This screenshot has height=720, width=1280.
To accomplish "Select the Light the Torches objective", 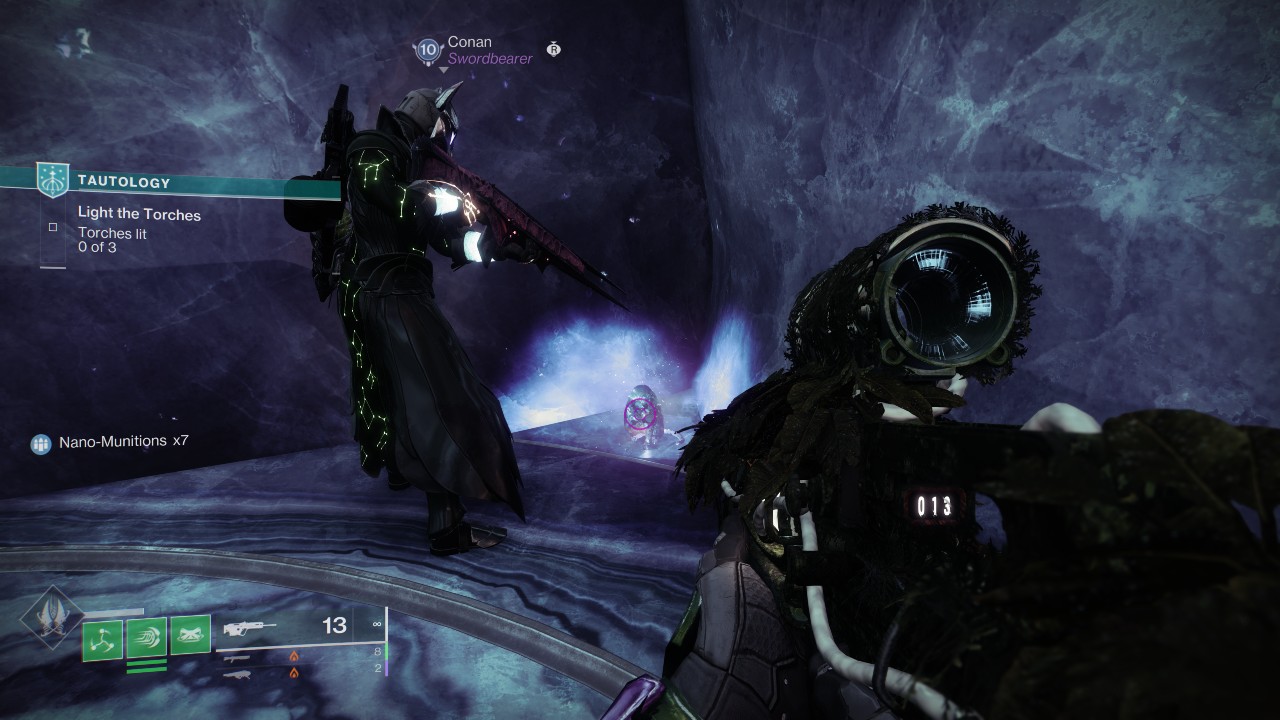I will coord(139,214).
